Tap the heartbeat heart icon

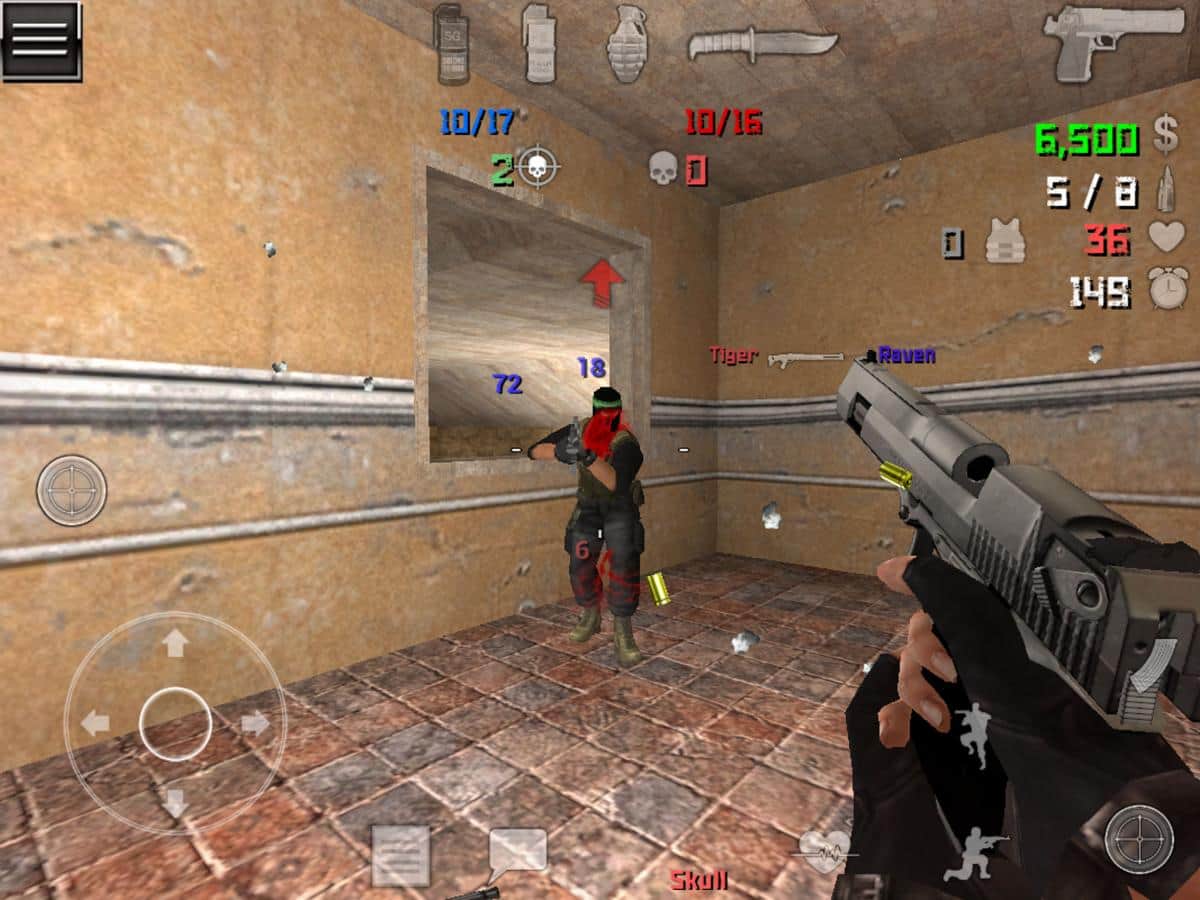pos(825,850)
